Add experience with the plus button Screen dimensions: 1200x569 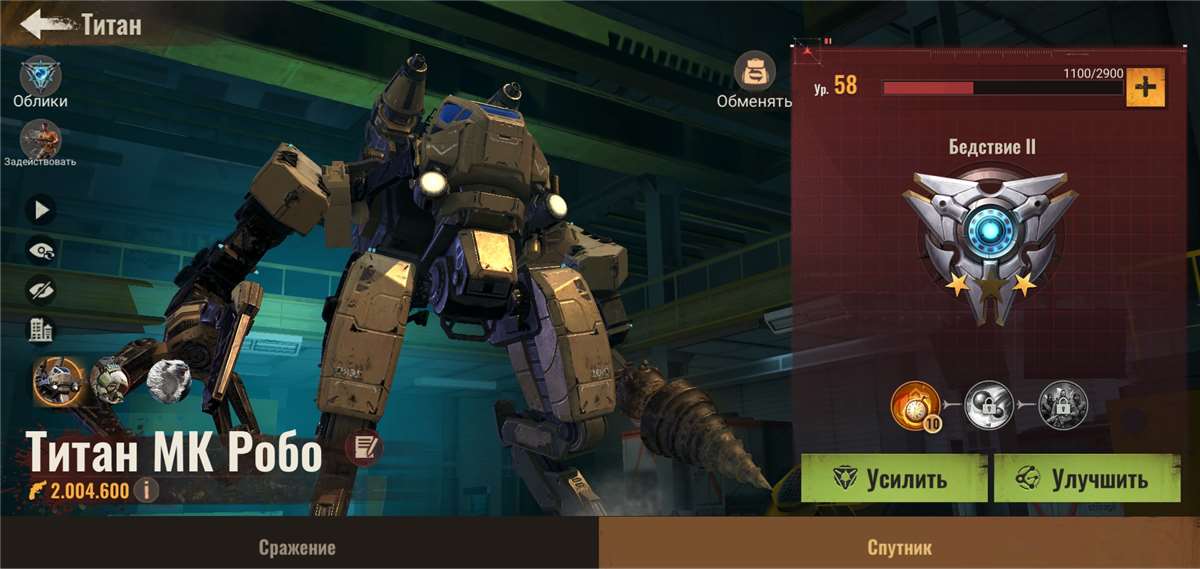[1146, 88]
